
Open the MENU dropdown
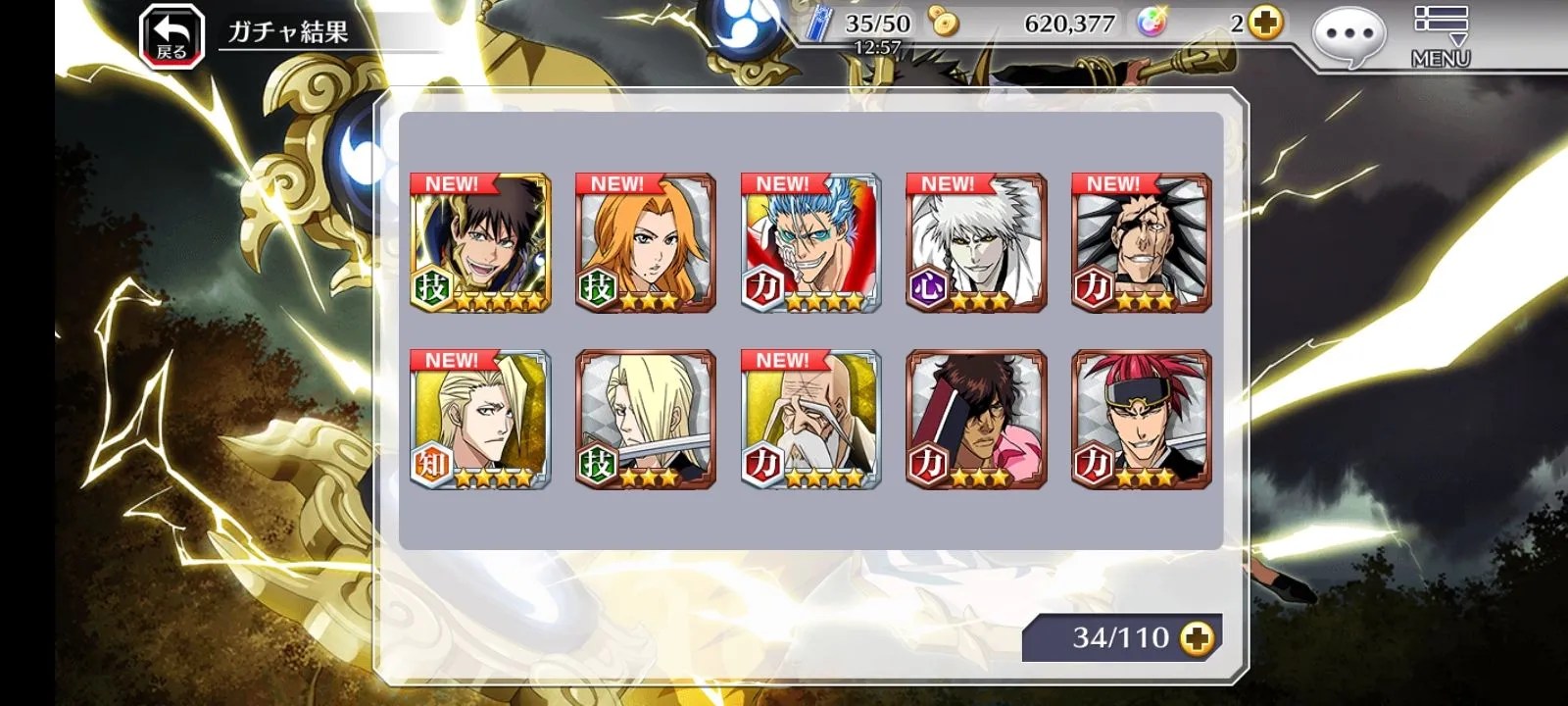click(1440, 35)
